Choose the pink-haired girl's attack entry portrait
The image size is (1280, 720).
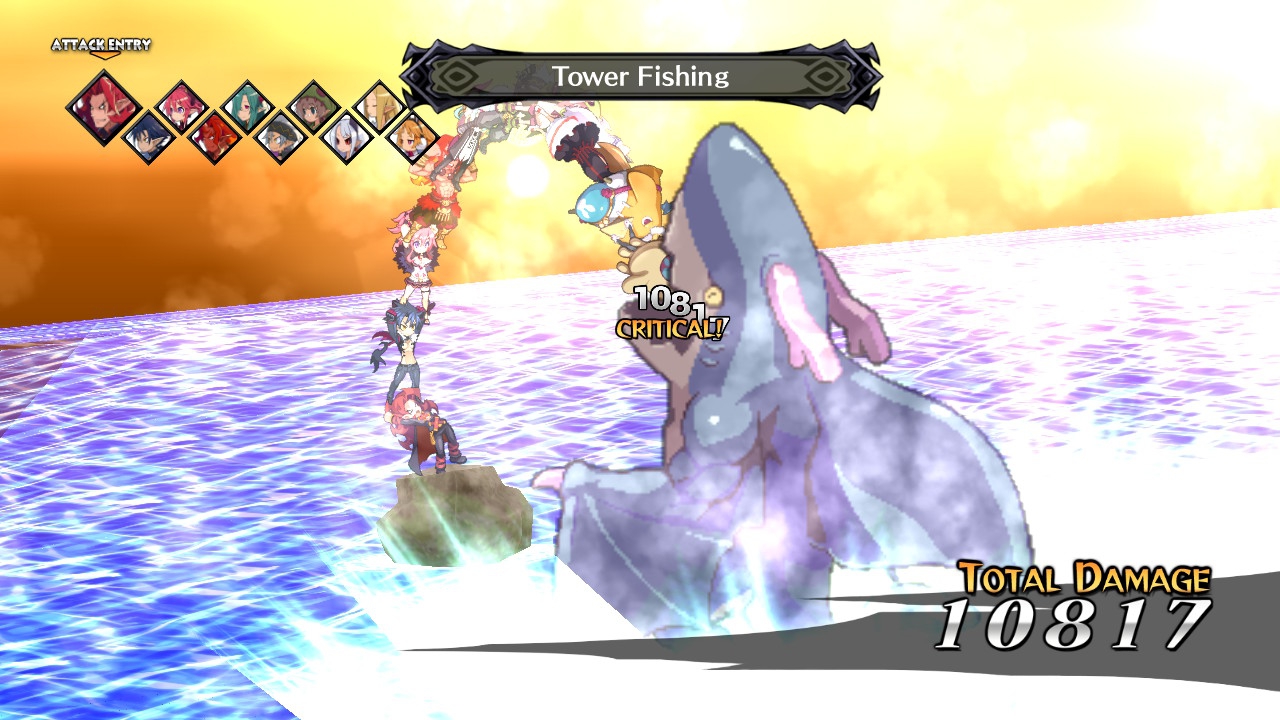pos(182,106)
